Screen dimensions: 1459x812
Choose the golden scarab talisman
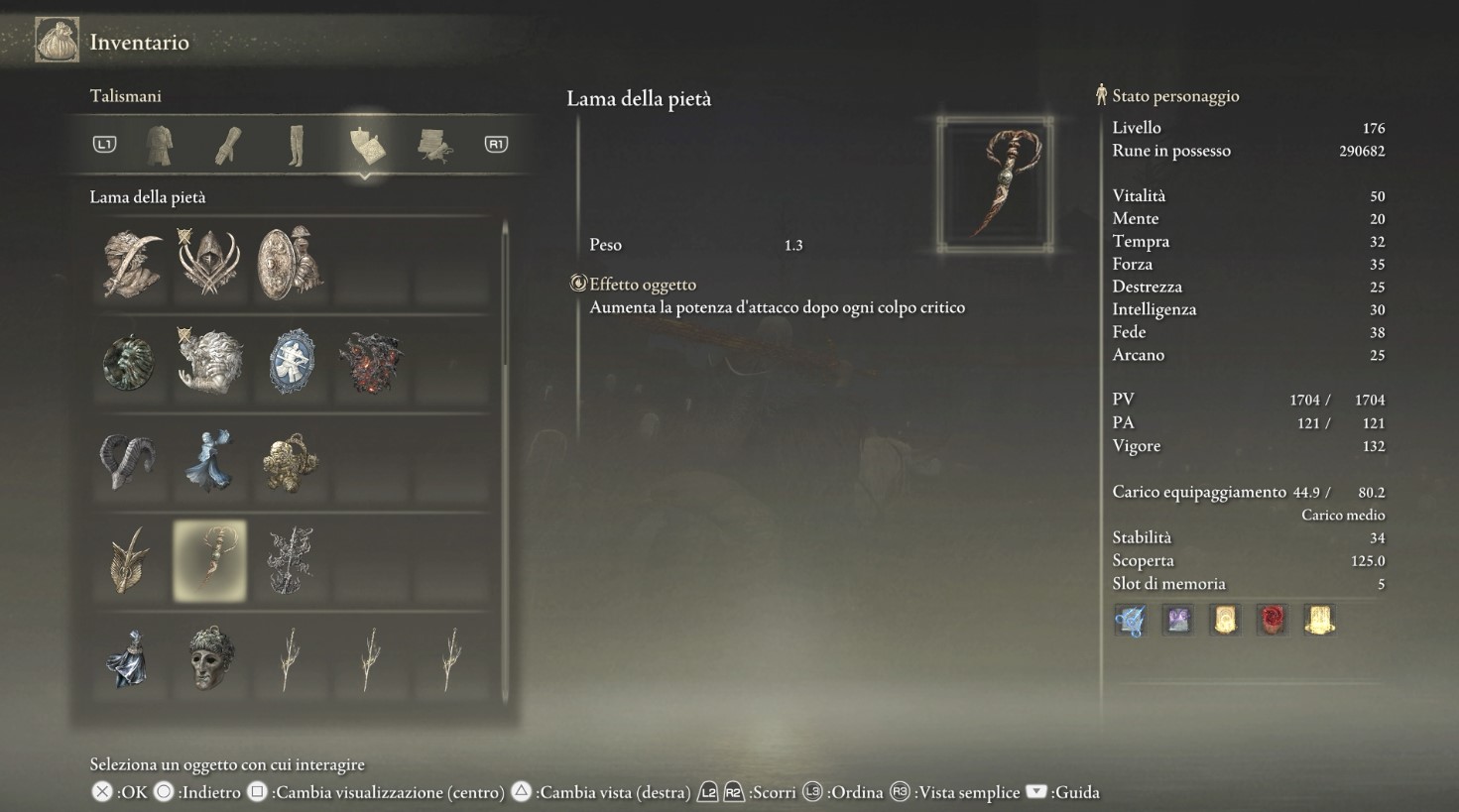tap(290, 461)
